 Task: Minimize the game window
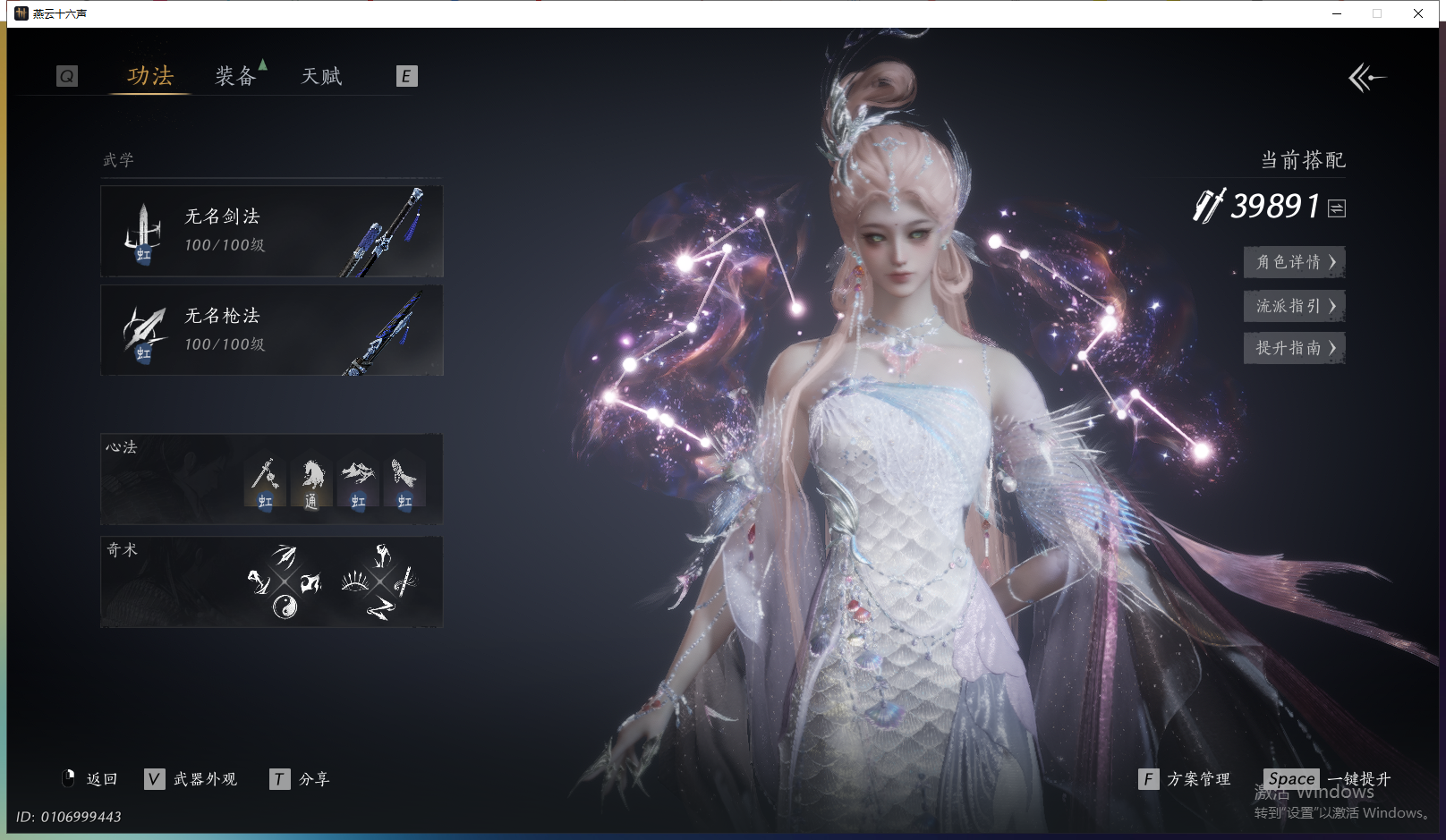point(1337,13)
